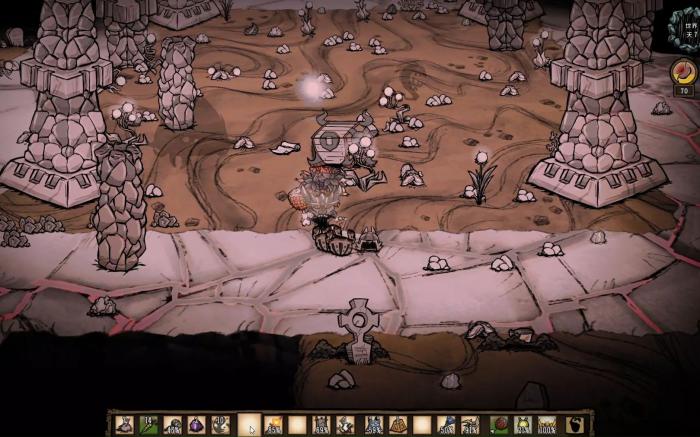Select the purple gem inventory slot
The height and width of the screenshot is (437, 700).
[196, 424]
